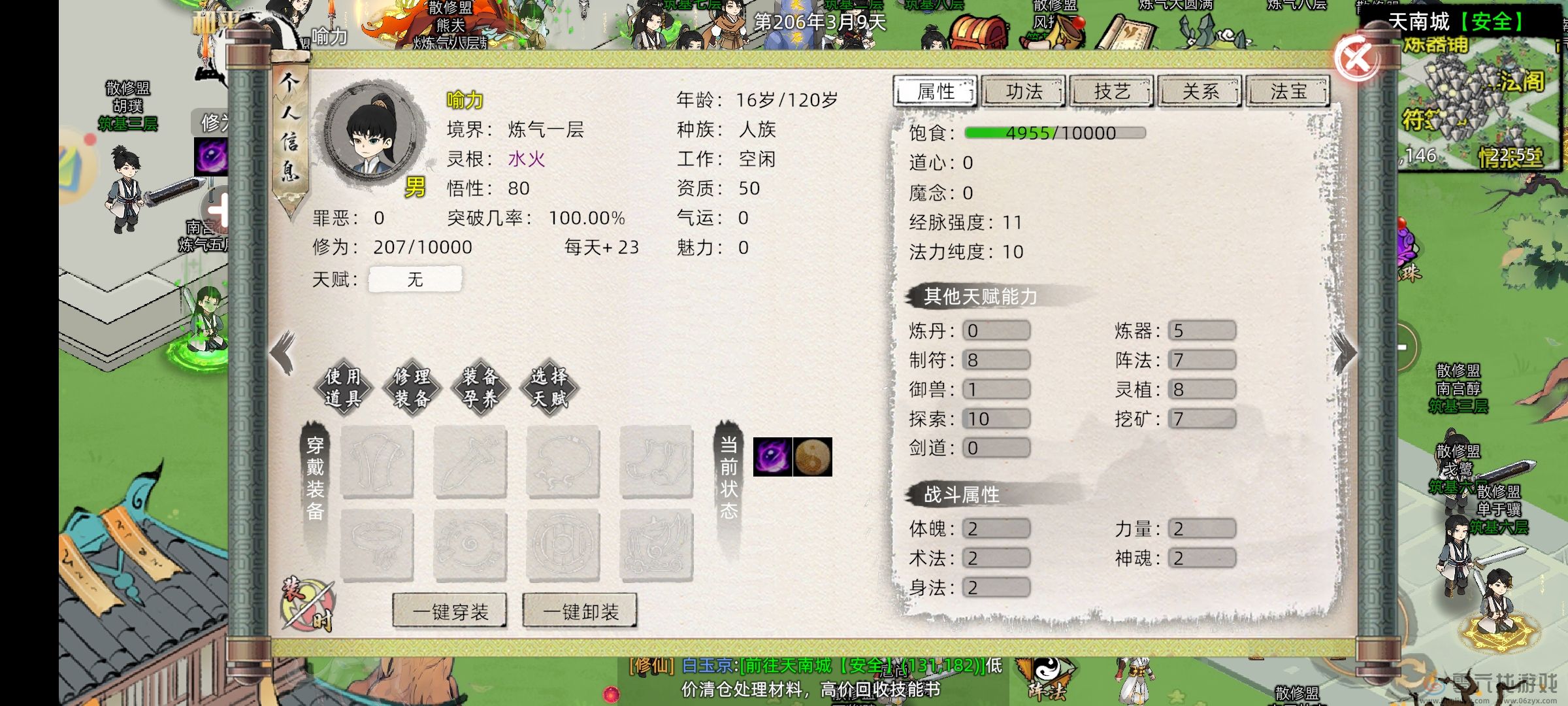
Task: Open the 天赋 selector showing 无
Action: coord(415,278)
